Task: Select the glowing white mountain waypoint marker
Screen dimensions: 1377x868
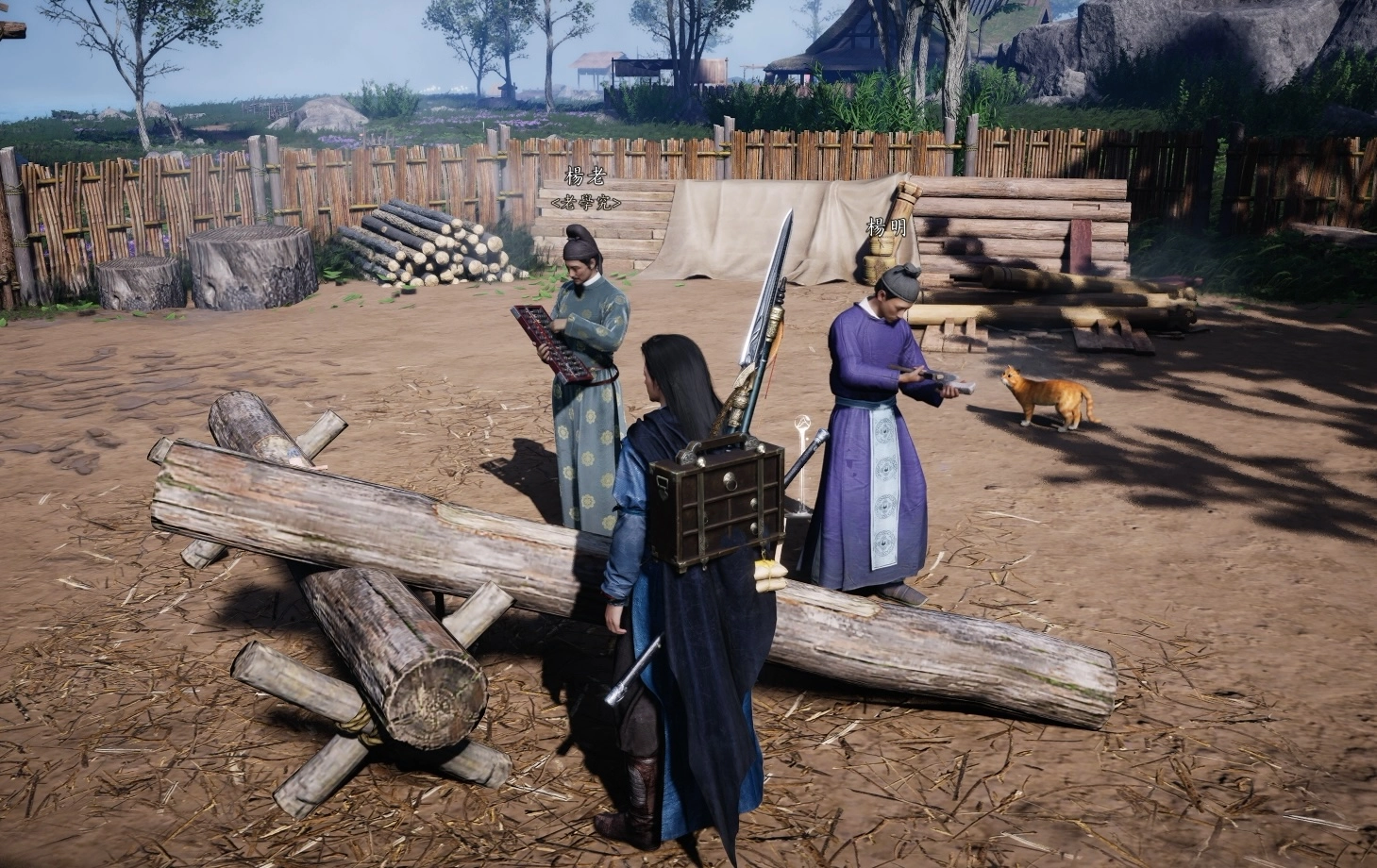Action: point(802,424)
